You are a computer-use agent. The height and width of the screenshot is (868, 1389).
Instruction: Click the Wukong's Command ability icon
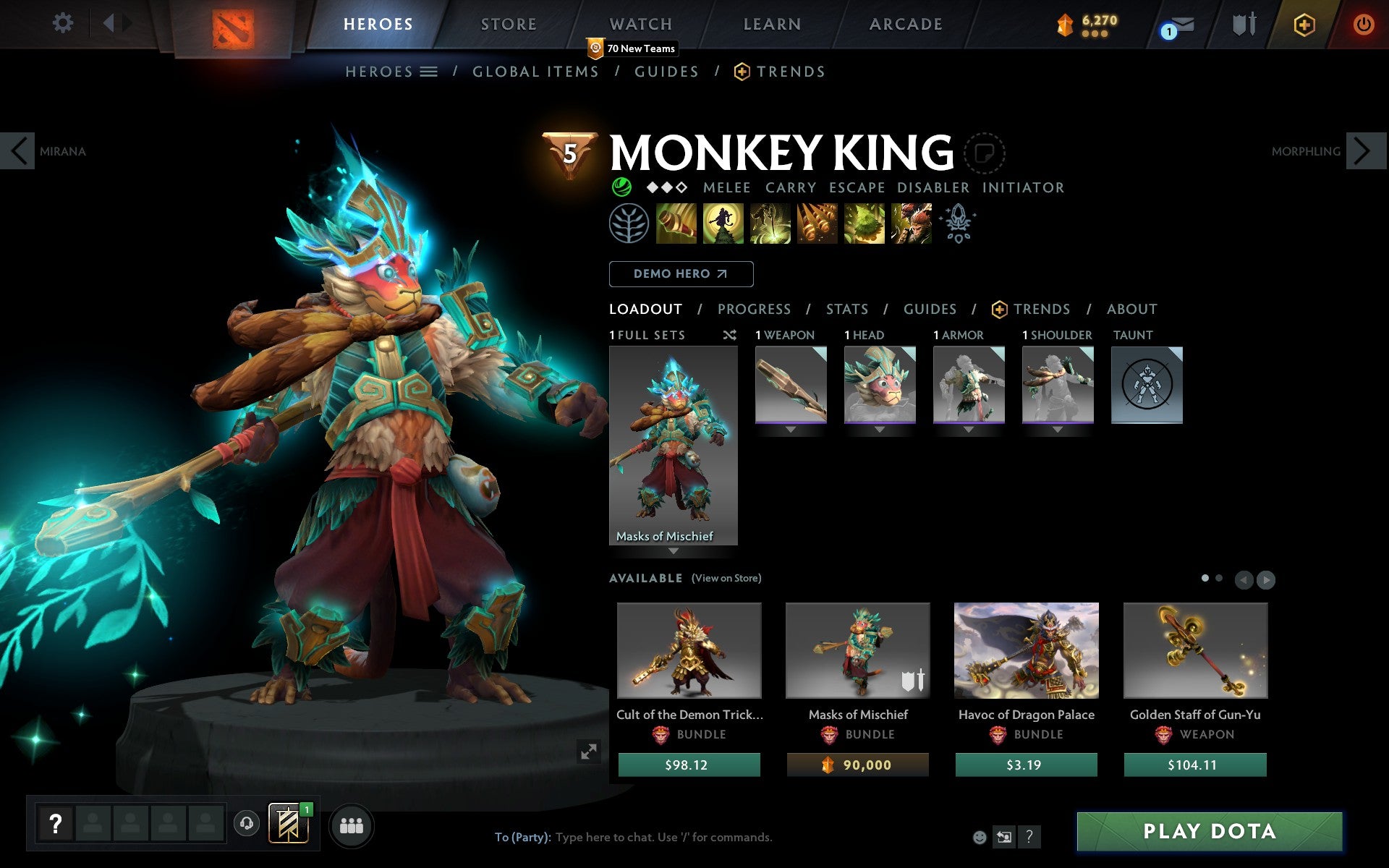pos(912,224)
